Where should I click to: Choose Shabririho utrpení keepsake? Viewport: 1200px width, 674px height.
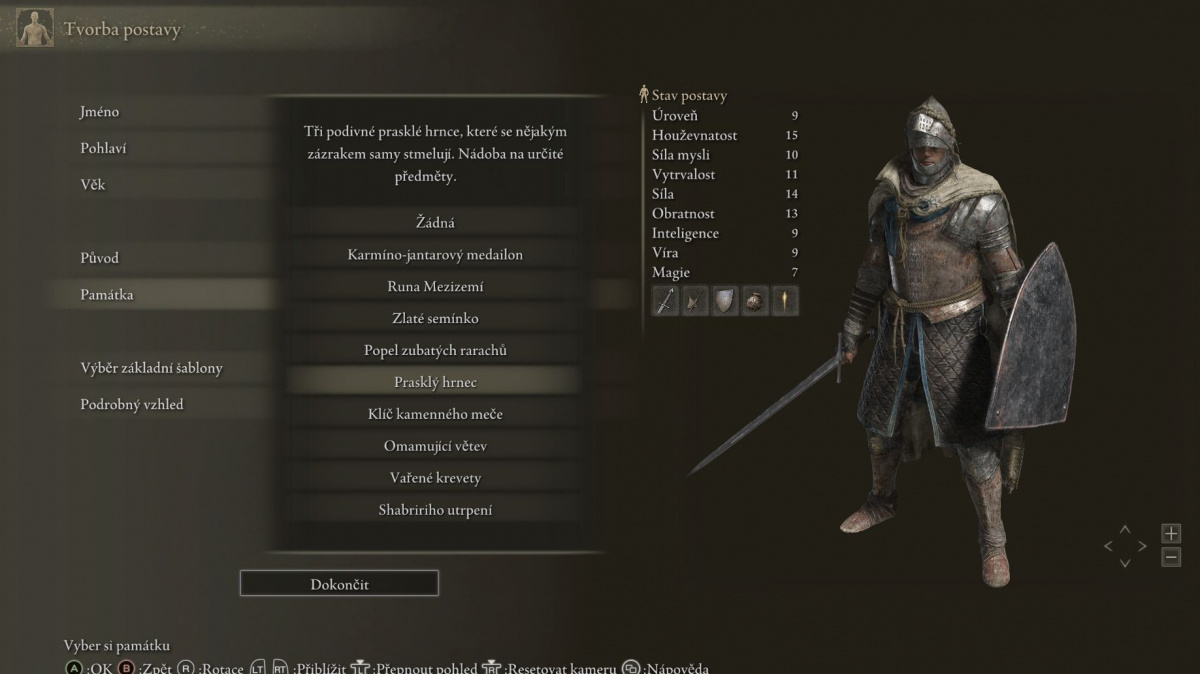pos(435,510)
